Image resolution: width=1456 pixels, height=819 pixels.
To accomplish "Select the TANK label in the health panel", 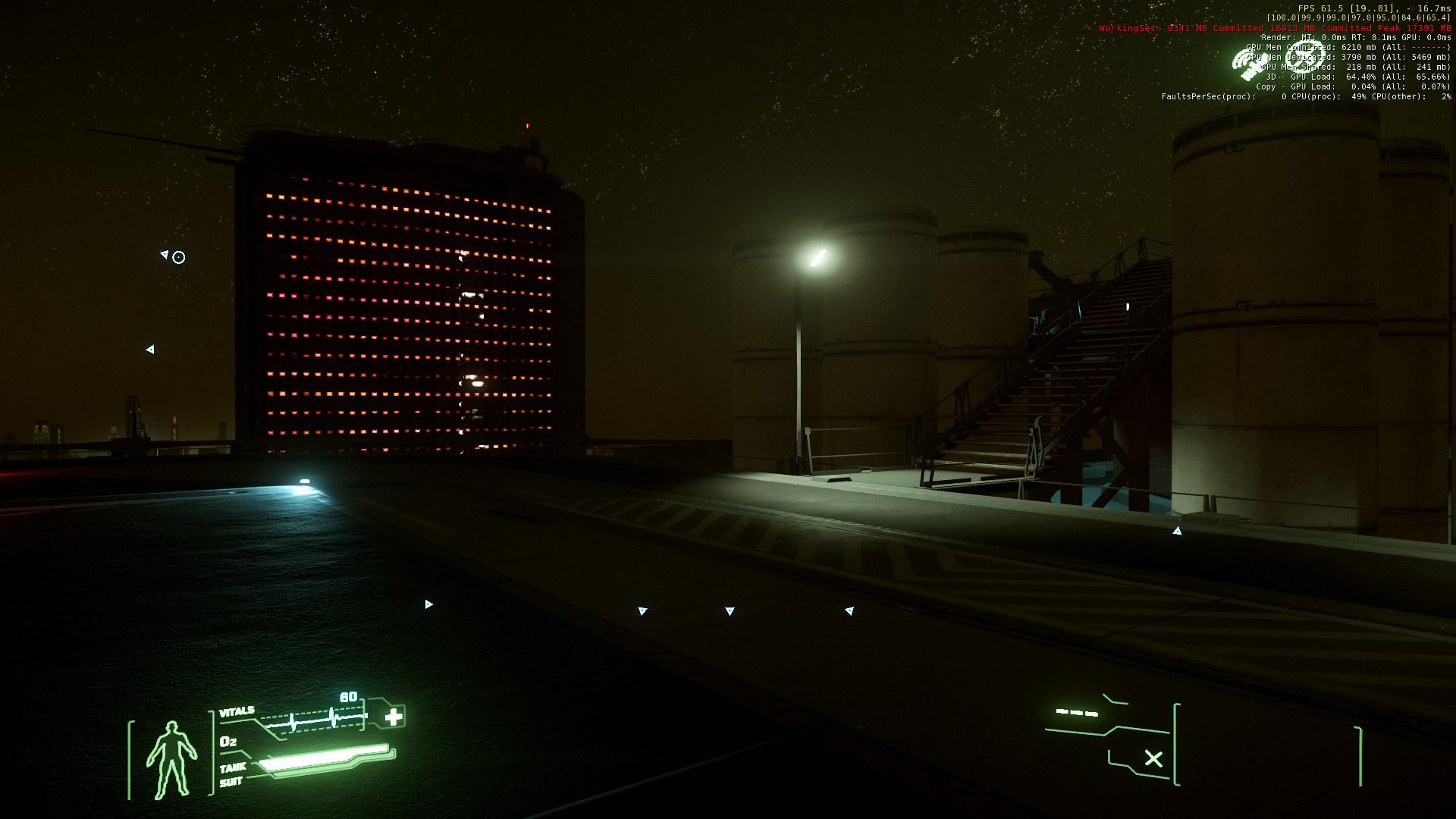I will point(231,767).
